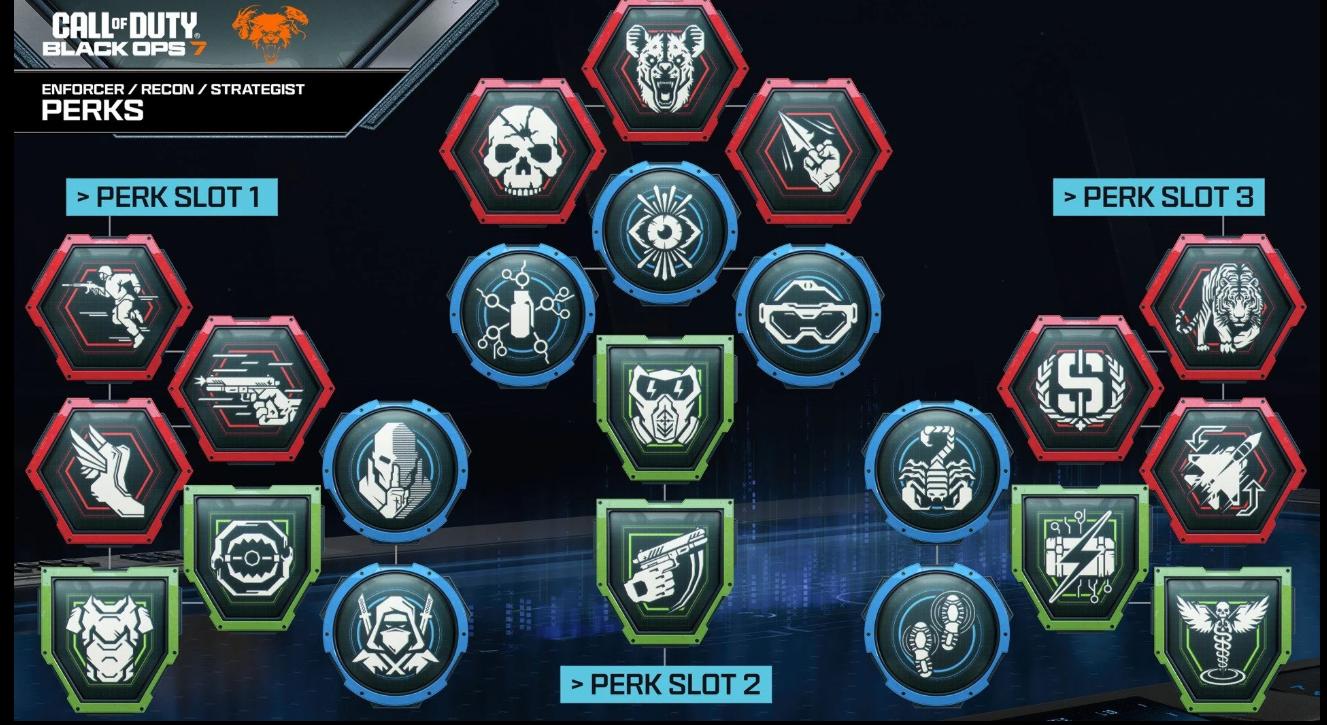Pick the fist holding knife perk
Viewport: 1327px width, 725px height.
(808, 152)
